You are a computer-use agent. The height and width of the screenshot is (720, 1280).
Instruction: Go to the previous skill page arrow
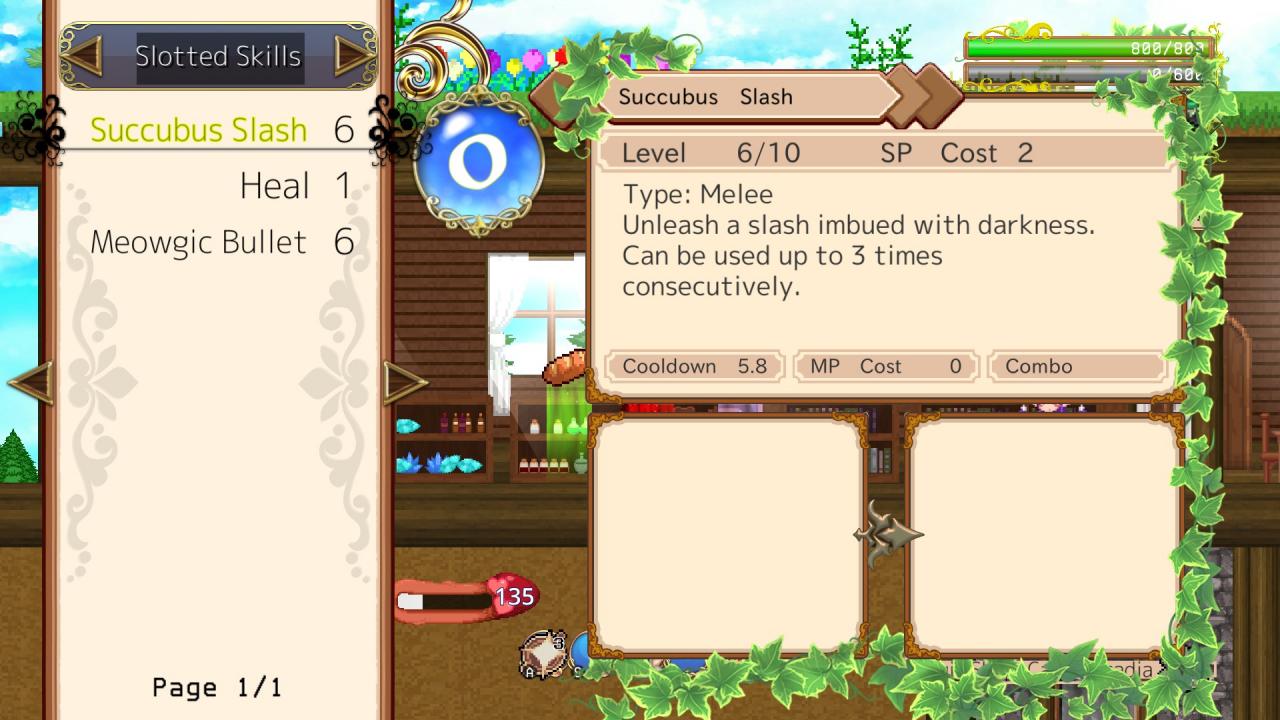(30, 383)
